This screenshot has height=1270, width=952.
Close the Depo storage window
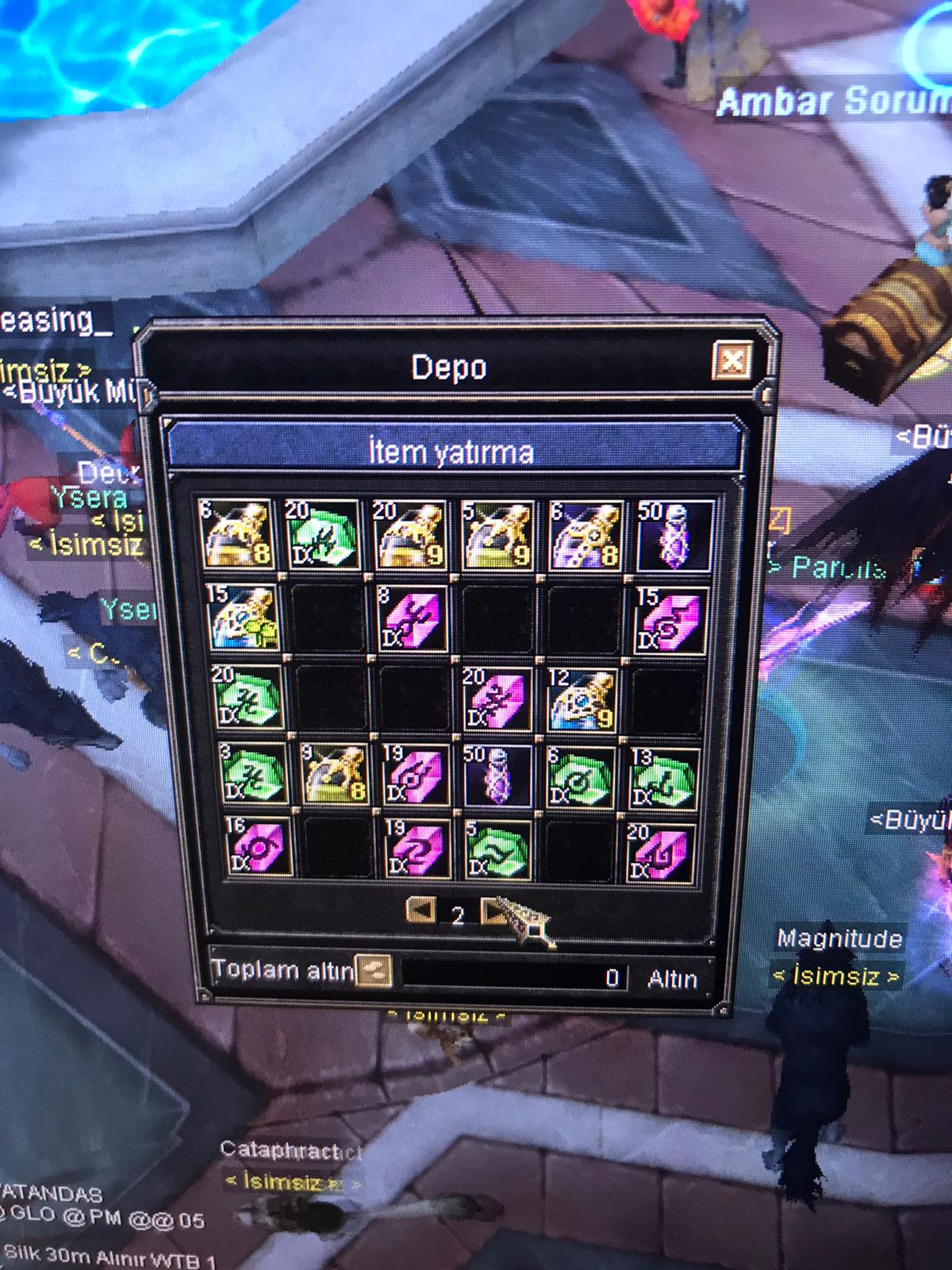(731, 361)
